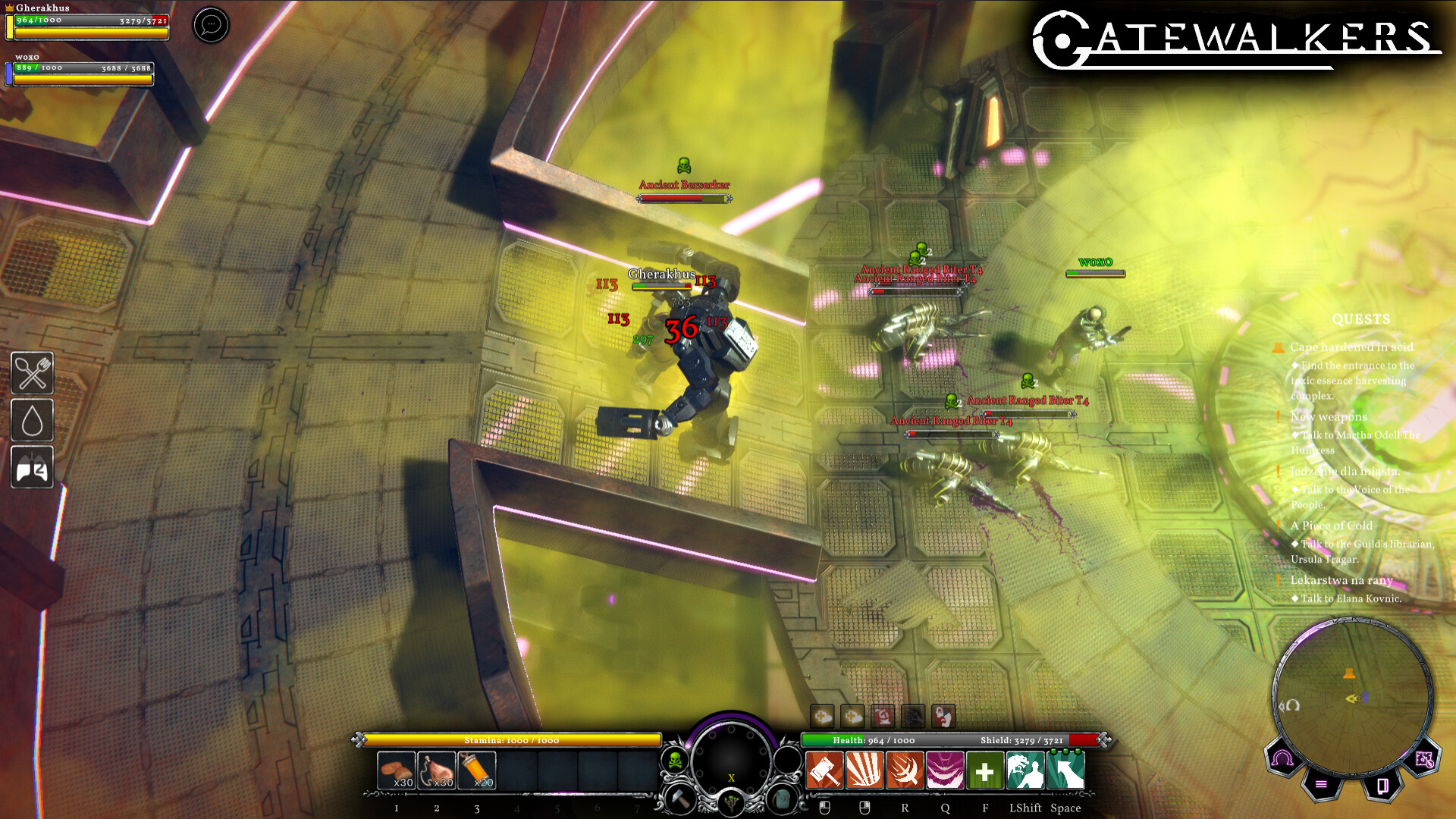Select the quest Cape hardened in acid

(x=1351, y=347)
